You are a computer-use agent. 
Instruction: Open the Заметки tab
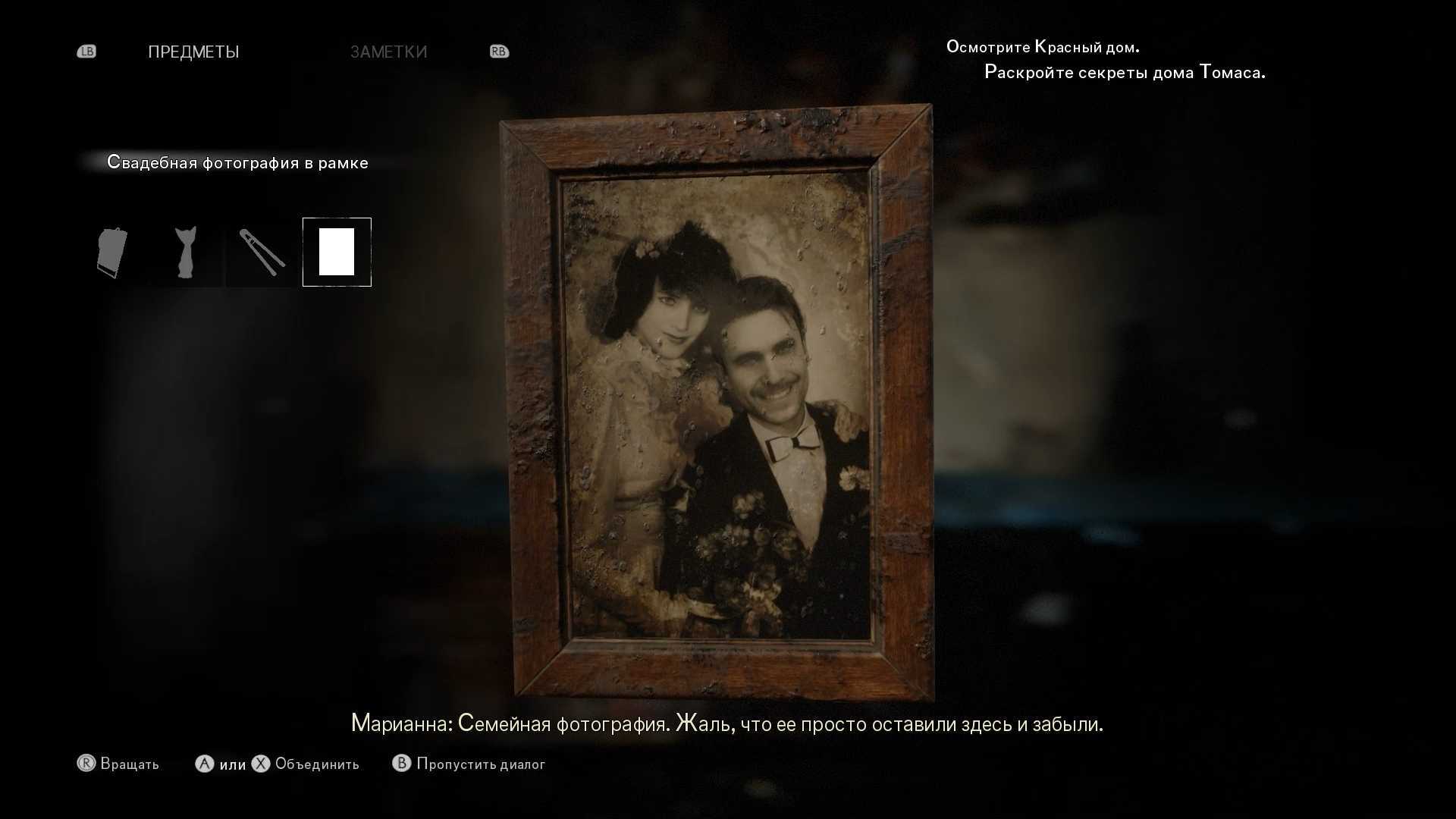388,52
